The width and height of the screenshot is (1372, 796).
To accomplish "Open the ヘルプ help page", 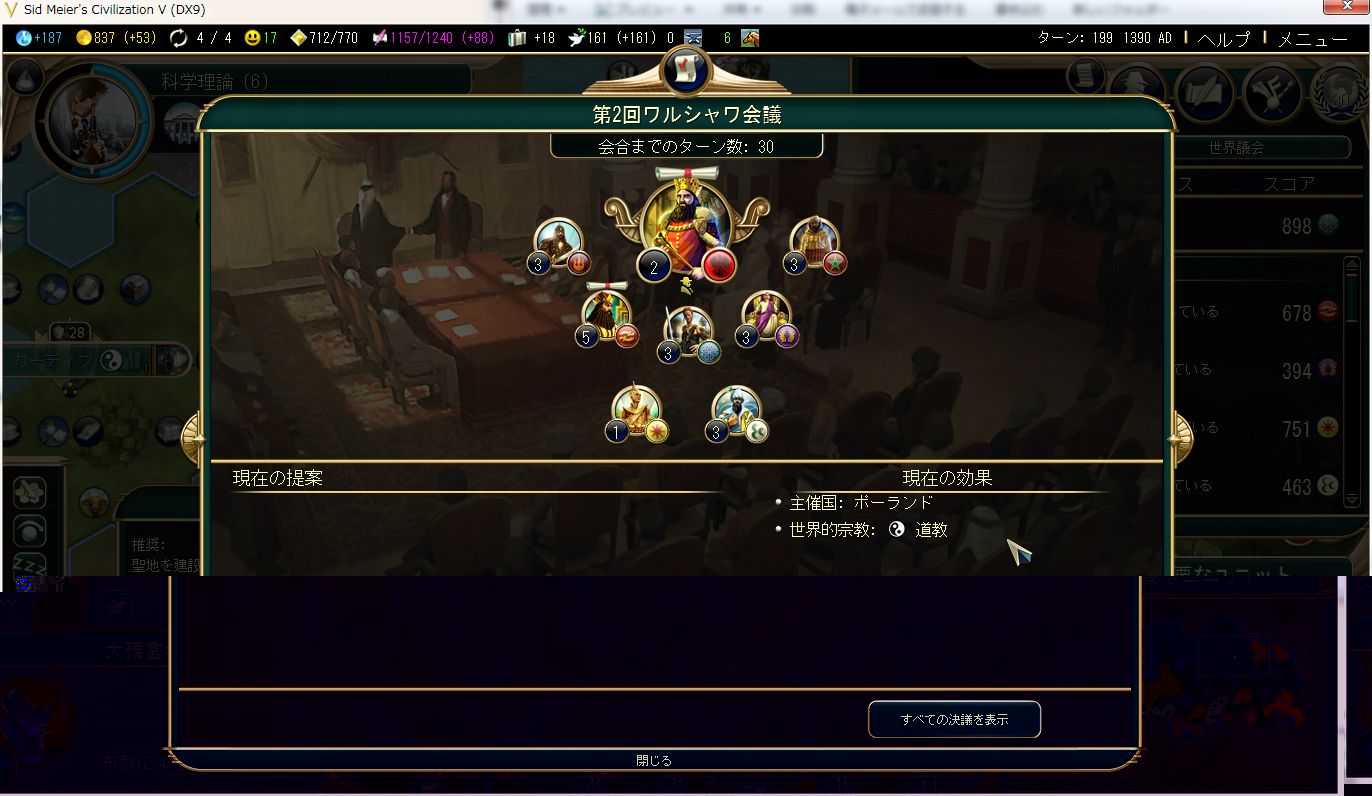I will [x=1224, y=39].
